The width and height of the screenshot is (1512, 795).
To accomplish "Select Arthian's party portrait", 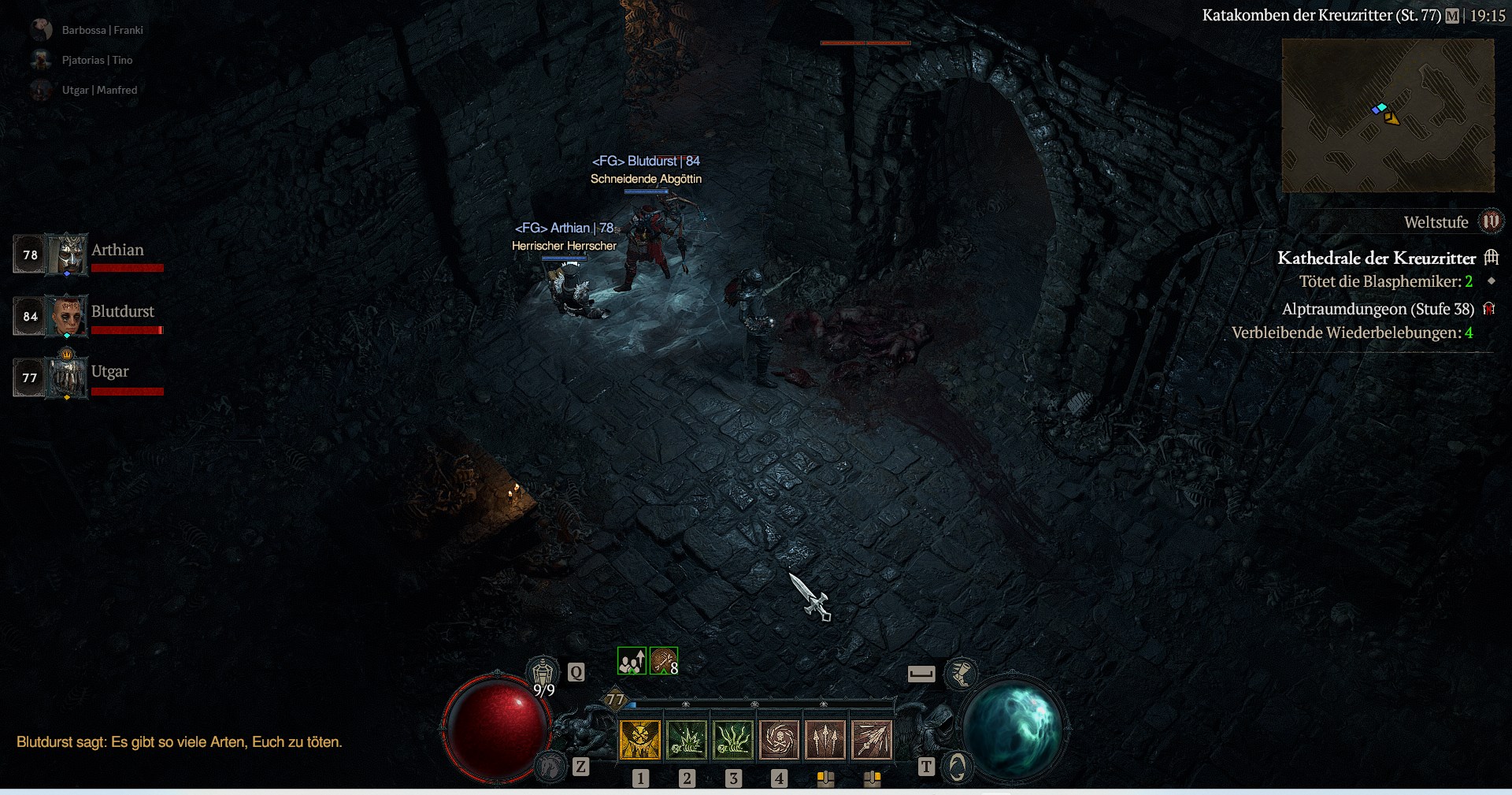I will point(69,254).
